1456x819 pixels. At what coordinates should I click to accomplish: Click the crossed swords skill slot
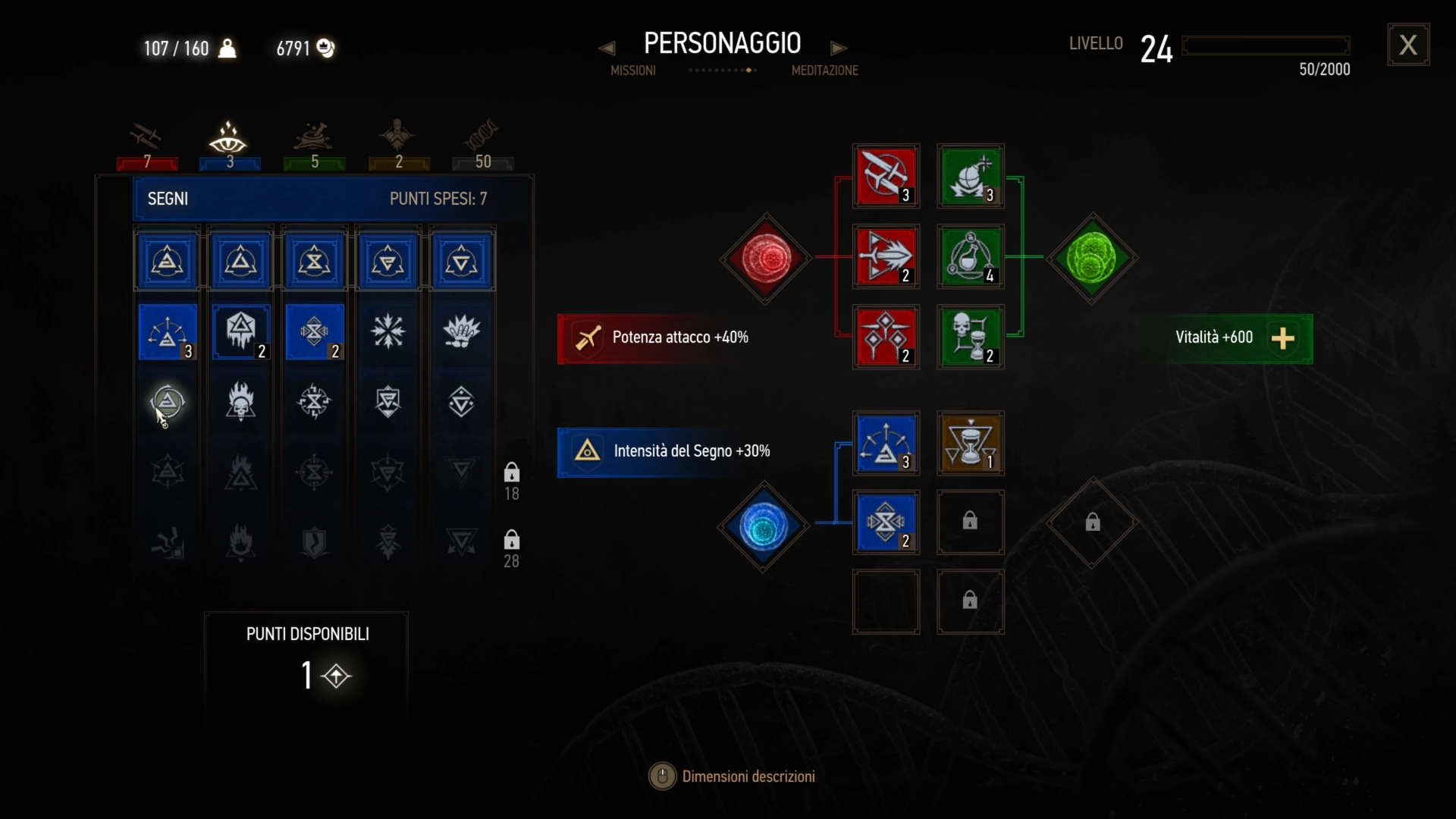(x=886, y=176)
